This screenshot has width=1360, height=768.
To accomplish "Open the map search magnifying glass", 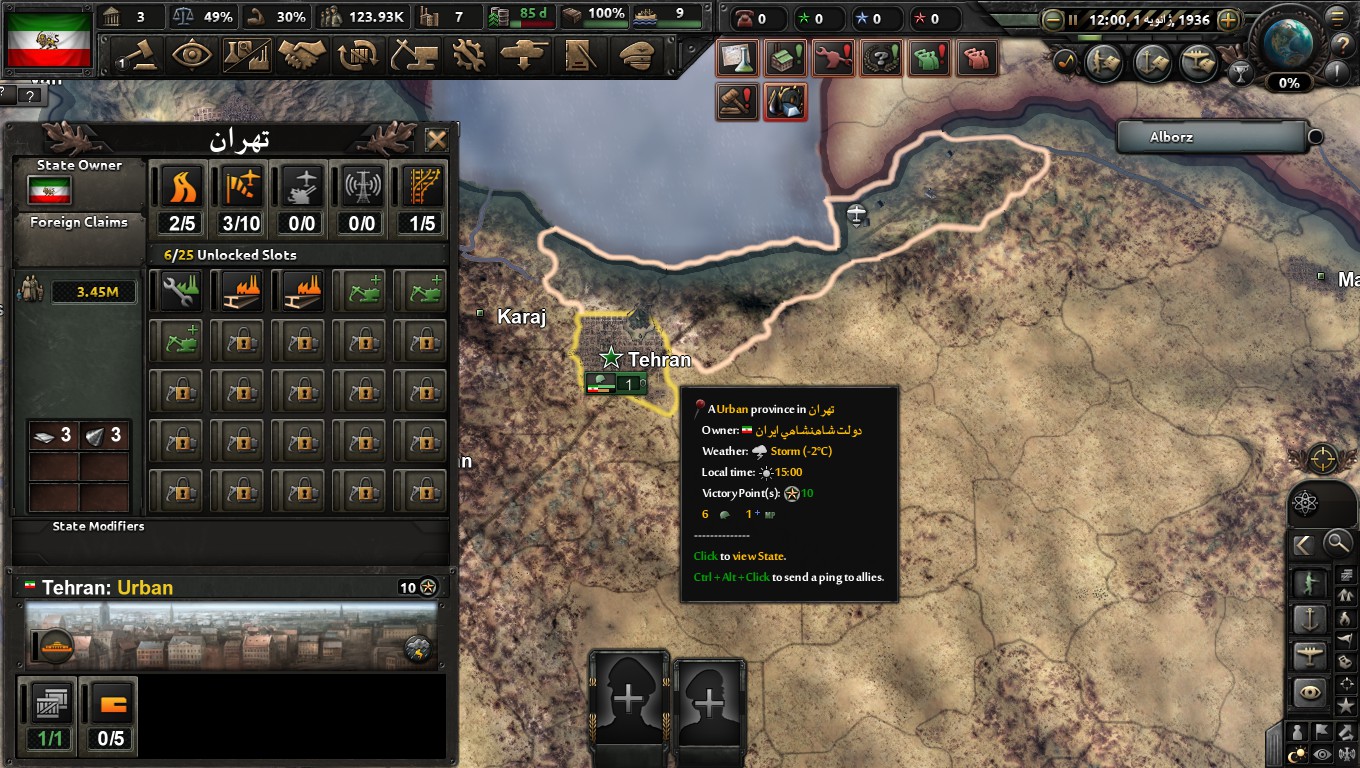I will [x=1338, y=544].
